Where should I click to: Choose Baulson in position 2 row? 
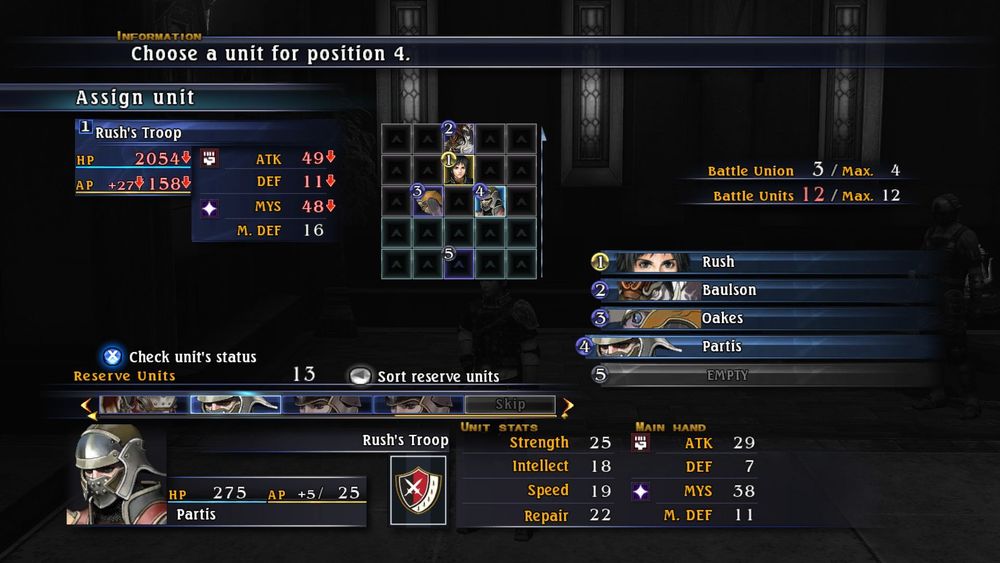[x=729, y=290]
